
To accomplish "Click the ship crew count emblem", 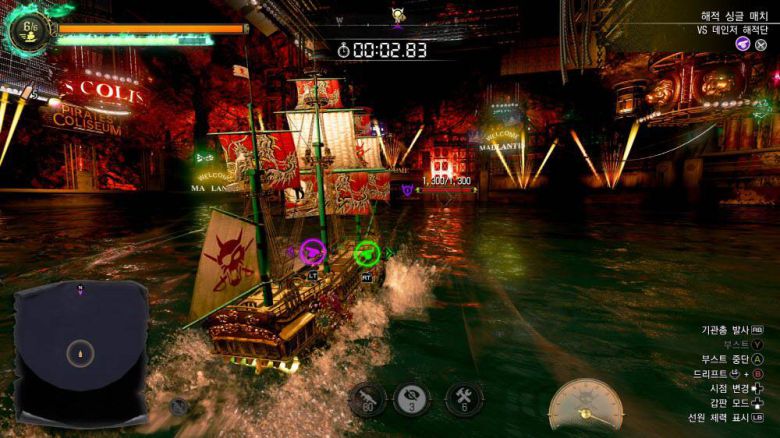I will pyautogui.click(x=27, y=29).
